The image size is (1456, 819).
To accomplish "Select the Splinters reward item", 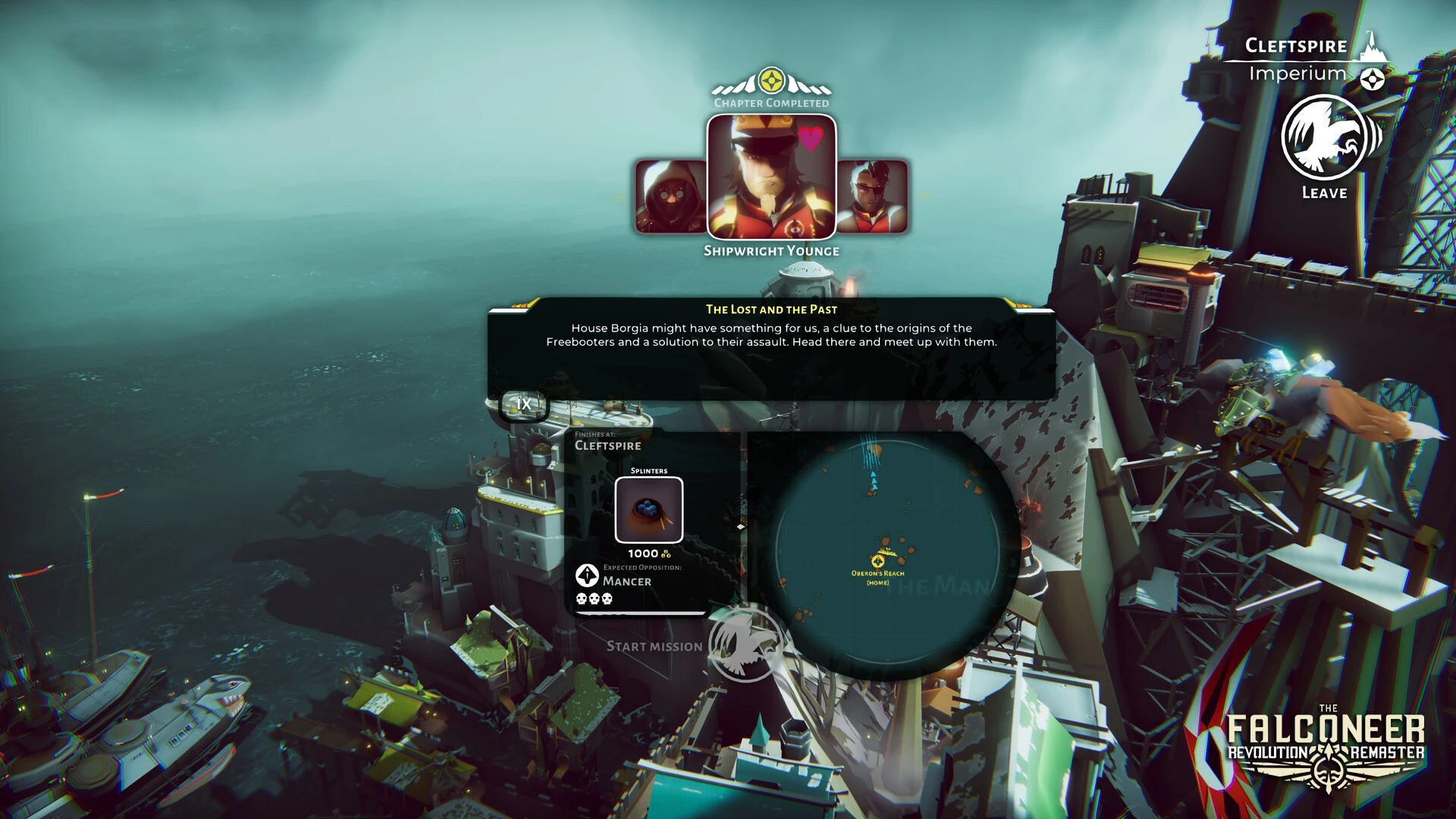I will (648, 510).
